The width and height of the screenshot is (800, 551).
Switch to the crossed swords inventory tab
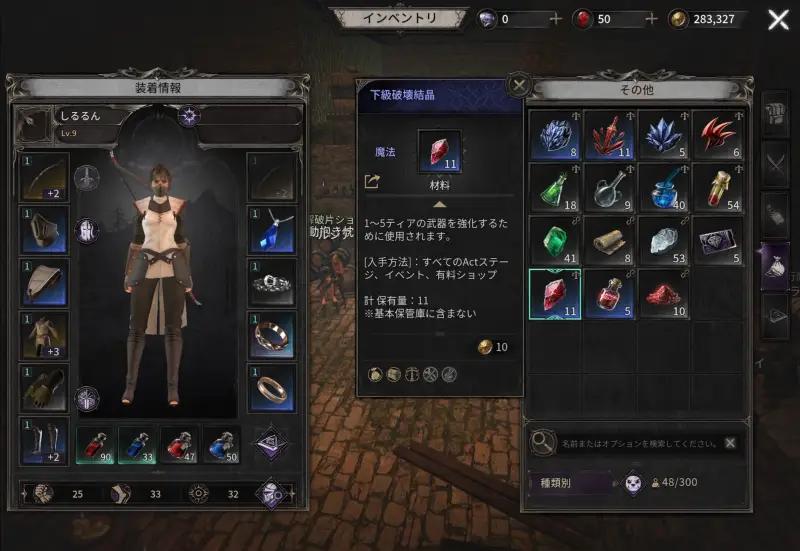pyautogui.click(x=776, y=162)
